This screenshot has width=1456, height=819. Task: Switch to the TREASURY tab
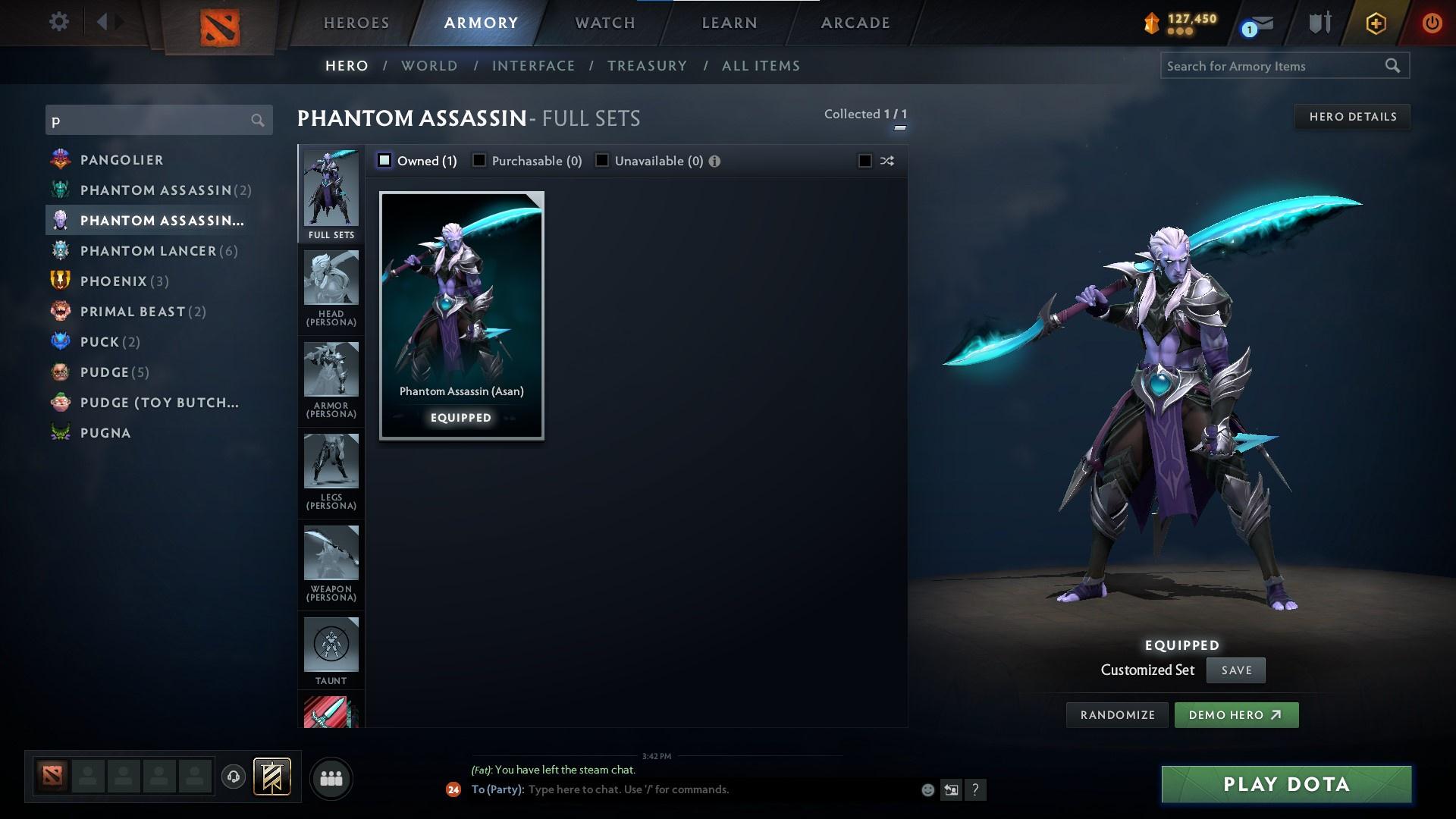(x=646, y=66)
